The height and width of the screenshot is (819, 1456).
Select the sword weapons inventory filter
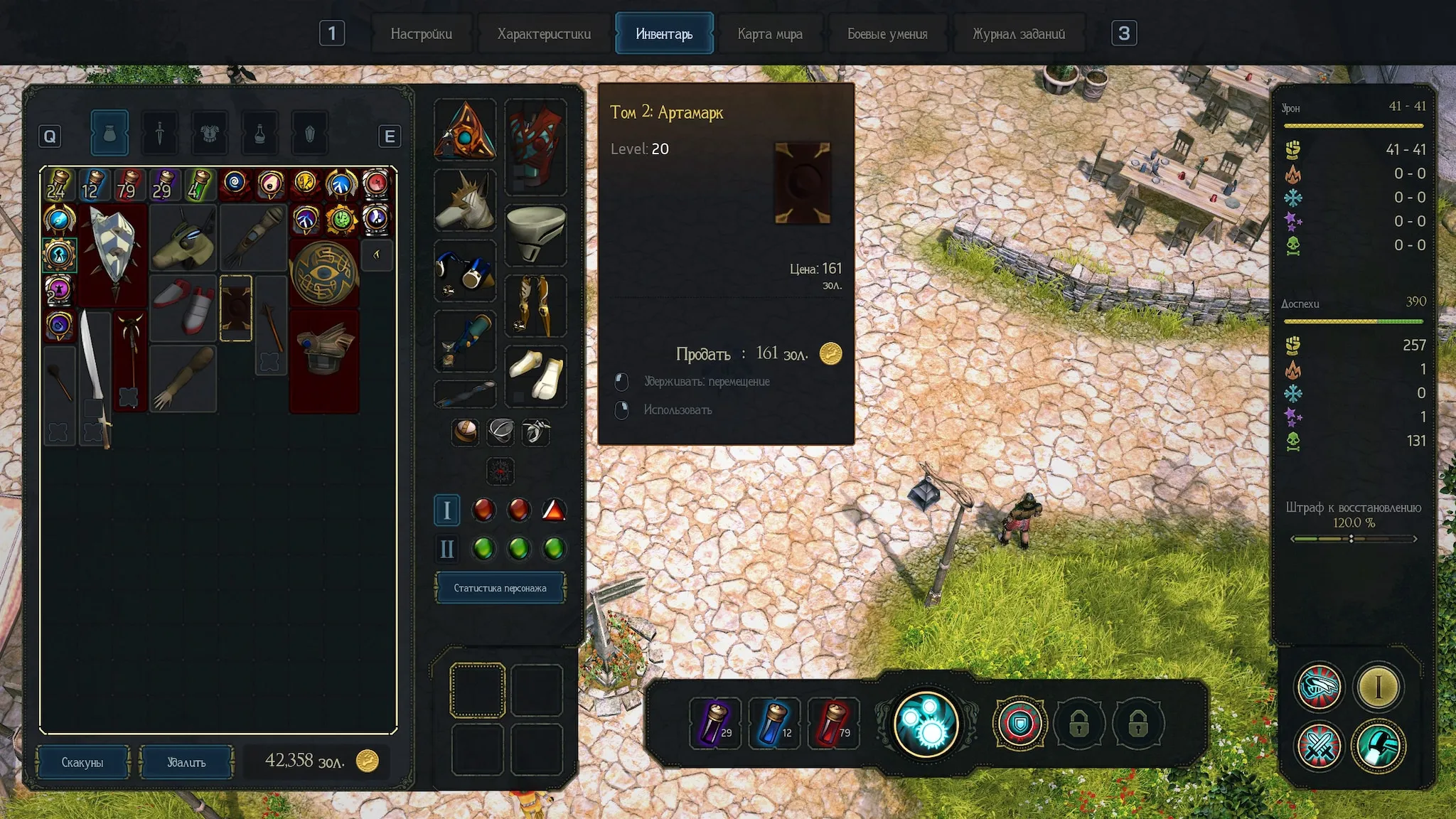[x=160, y=133]
